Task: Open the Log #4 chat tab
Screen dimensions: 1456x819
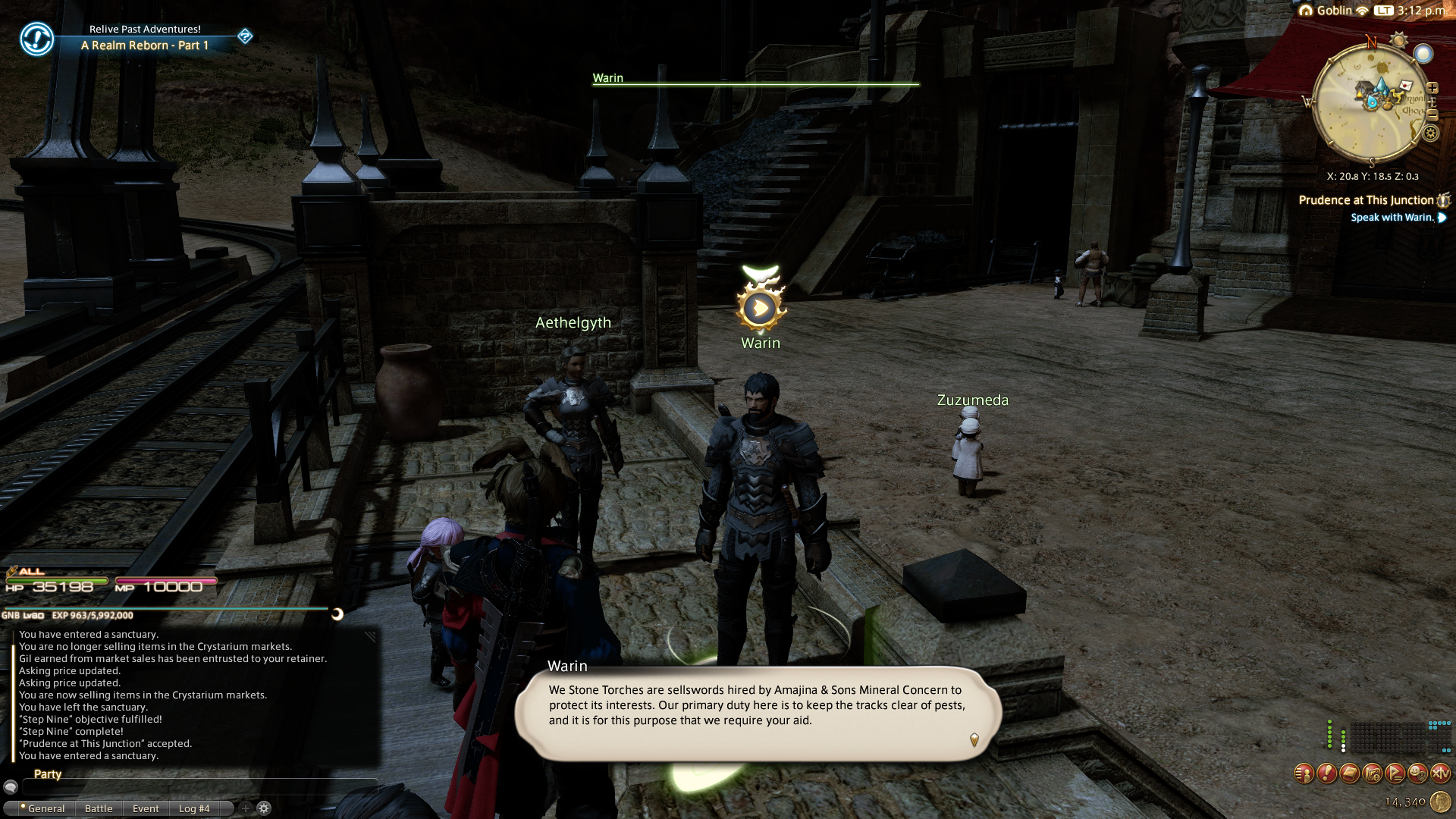Action: tap(194, 808)
